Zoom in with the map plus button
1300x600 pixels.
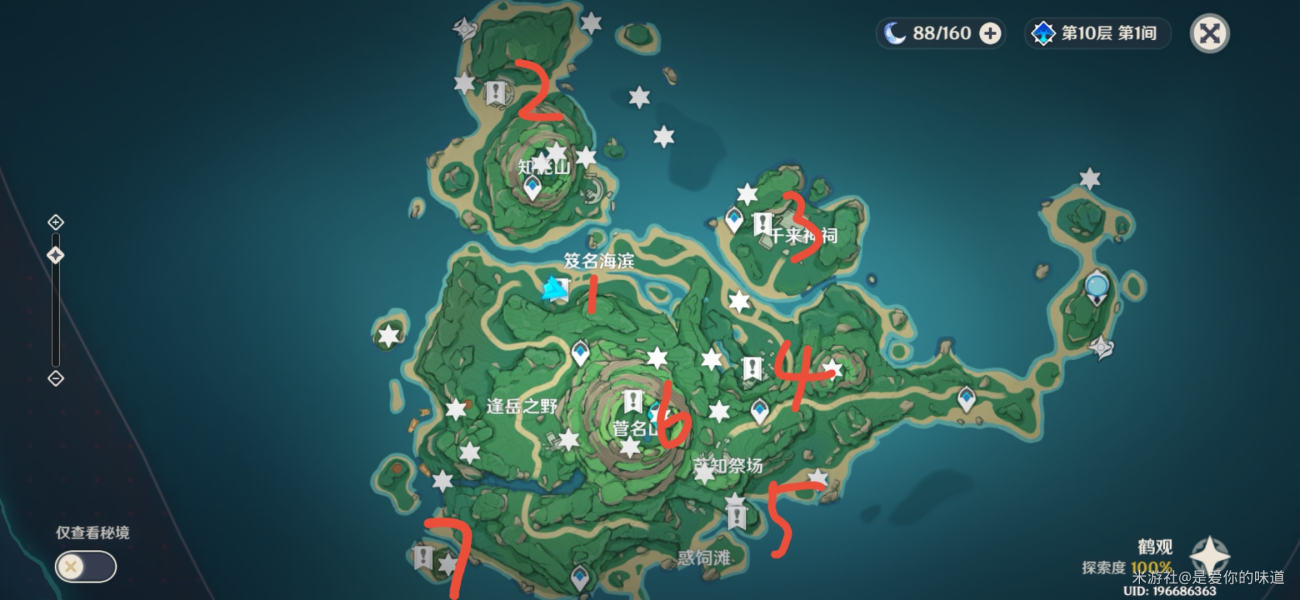pyautogui.click(x=56, y=222)
